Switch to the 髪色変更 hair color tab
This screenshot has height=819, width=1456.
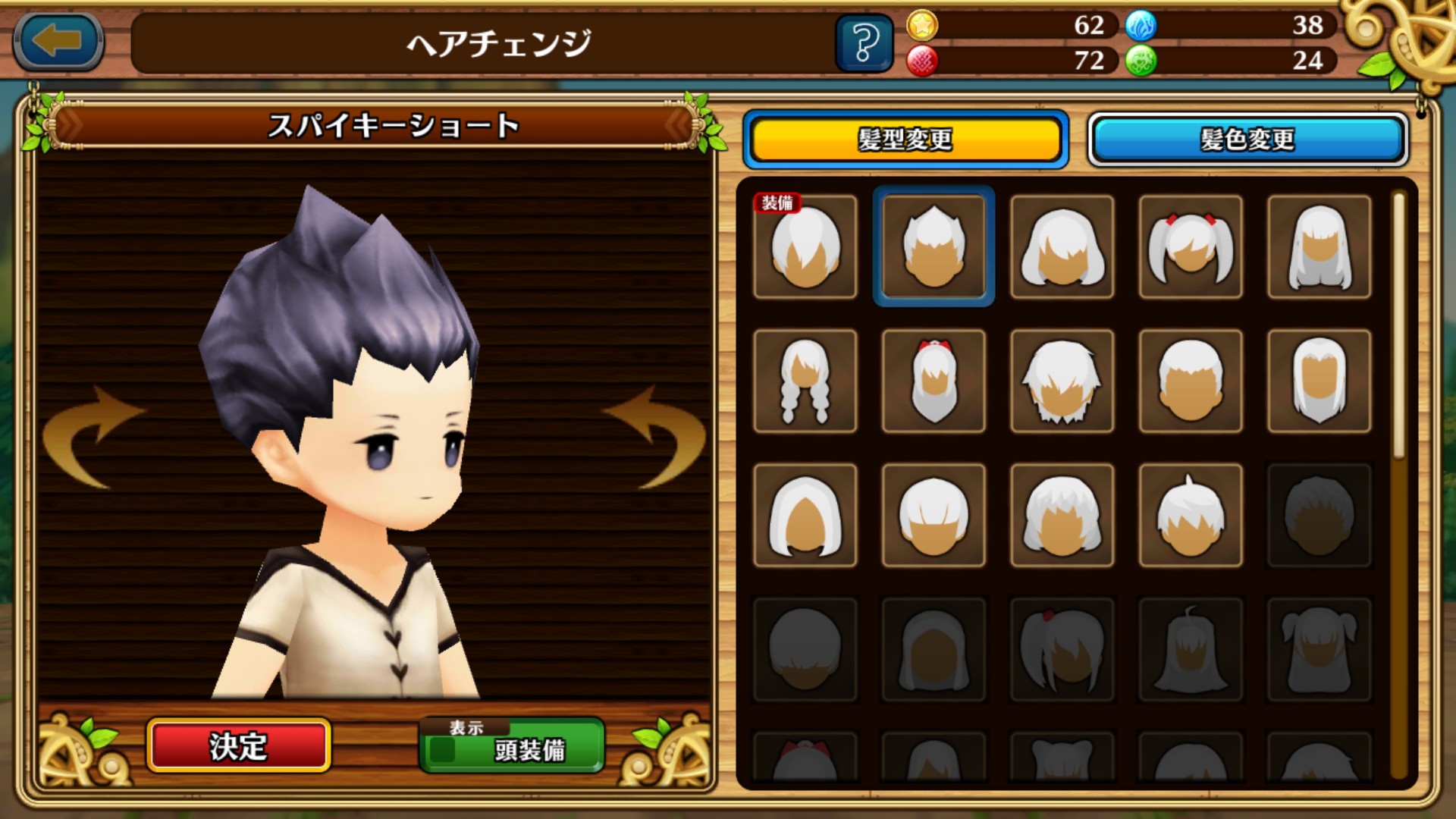pos(1247,140)
